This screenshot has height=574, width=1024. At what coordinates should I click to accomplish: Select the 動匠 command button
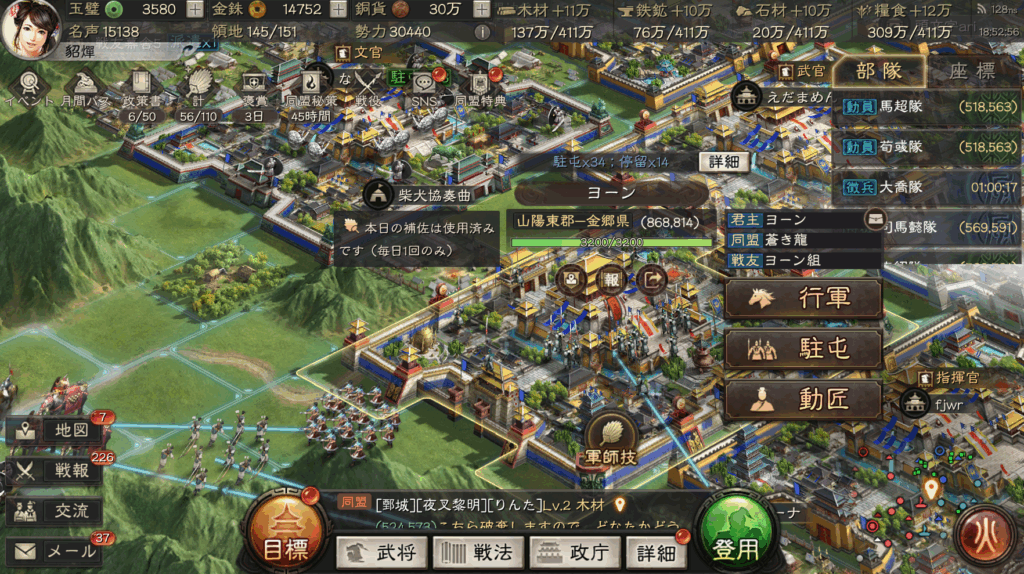tap(804, 399)
